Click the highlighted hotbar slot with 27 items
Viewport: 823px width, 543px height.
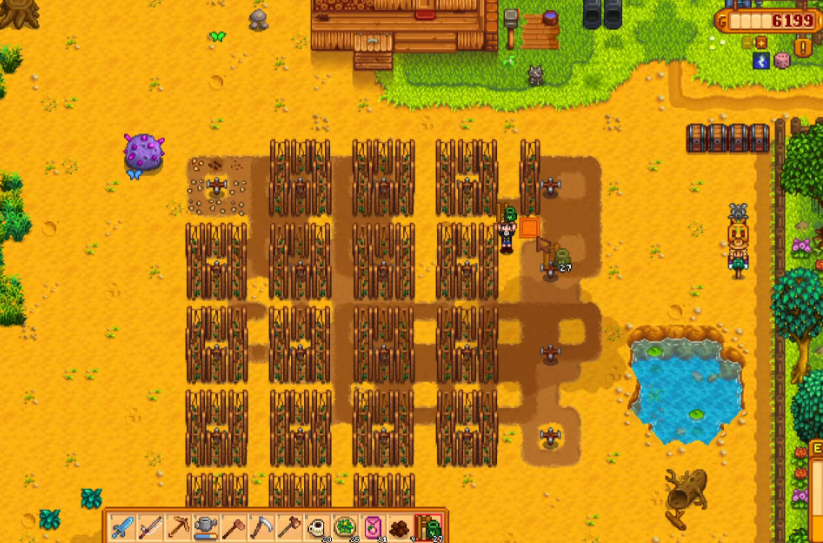coord(429,526)
